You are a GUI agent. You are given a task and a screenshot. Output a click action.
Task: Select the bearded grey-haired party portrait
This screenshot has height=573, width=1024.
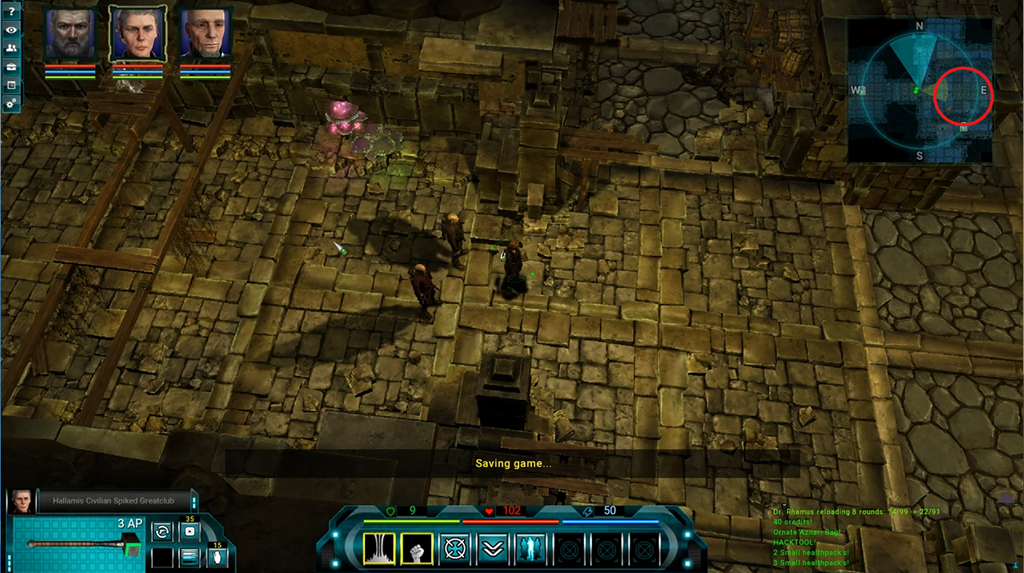click(x=70, y=34)
